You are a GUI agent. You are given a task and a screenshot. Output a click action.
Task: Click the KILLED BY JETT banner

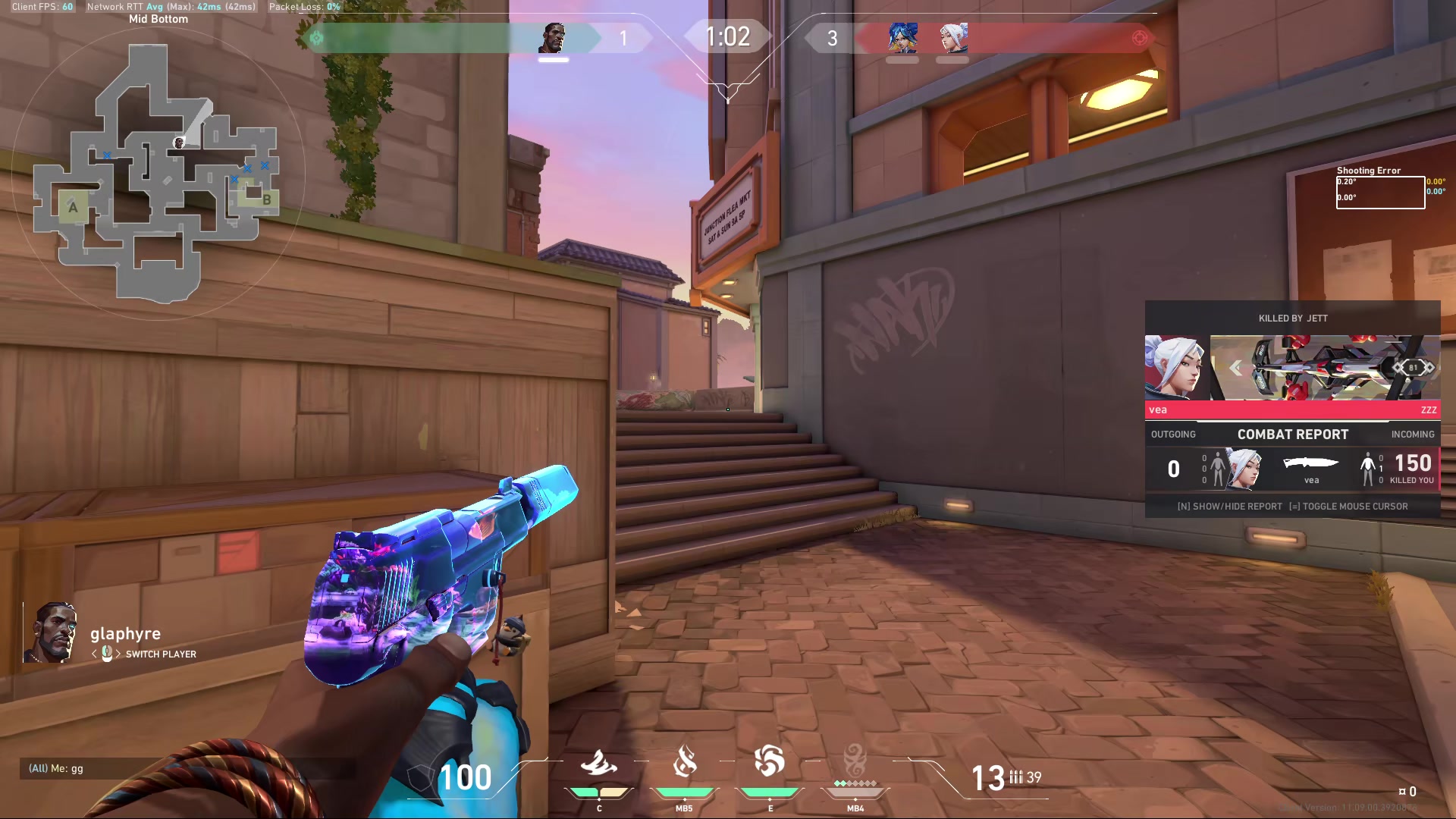[1292, 318]
